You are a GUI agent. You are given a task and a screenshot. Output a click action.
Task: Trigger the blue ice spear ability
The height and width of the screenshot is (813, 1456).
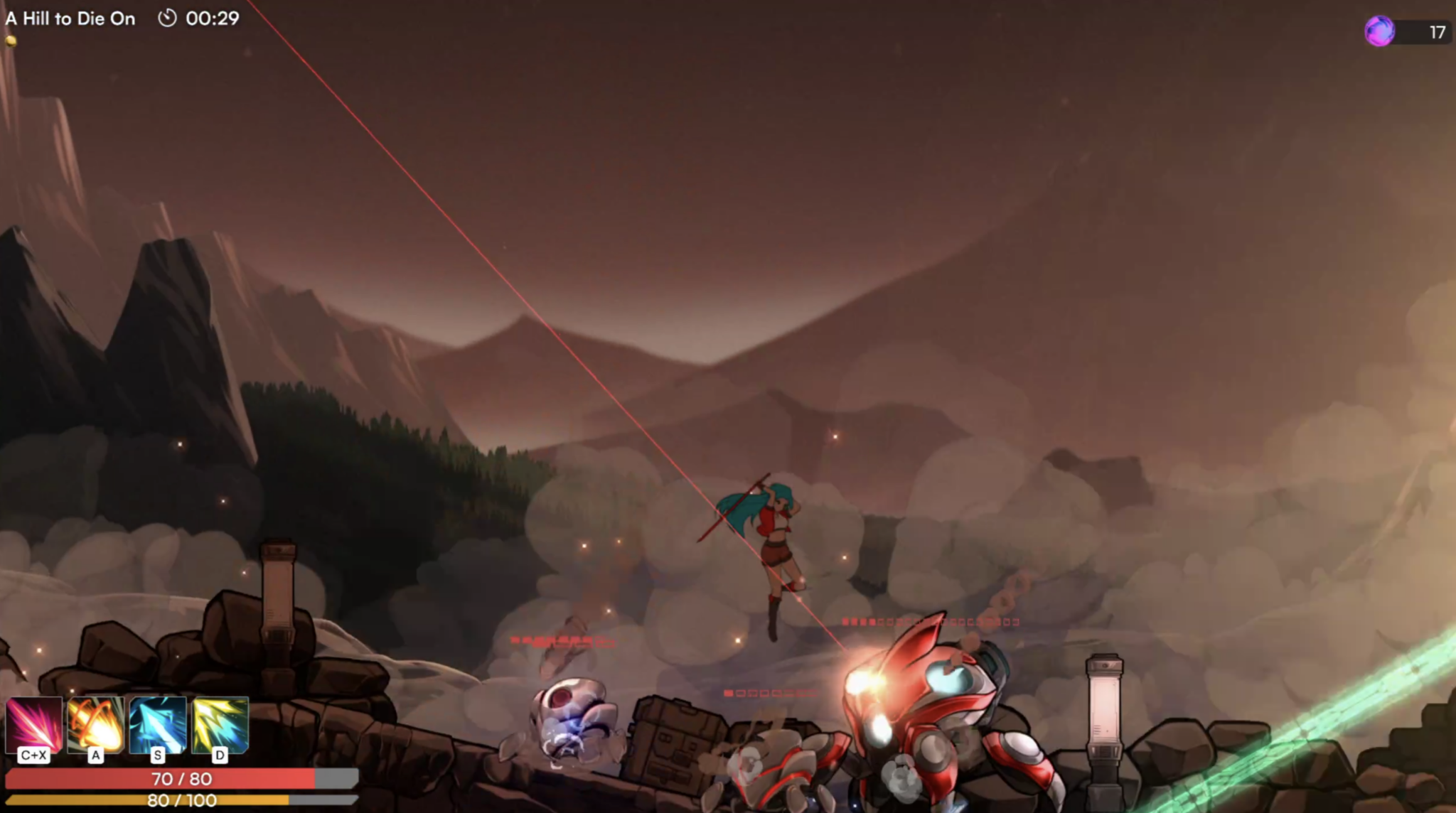158,725
